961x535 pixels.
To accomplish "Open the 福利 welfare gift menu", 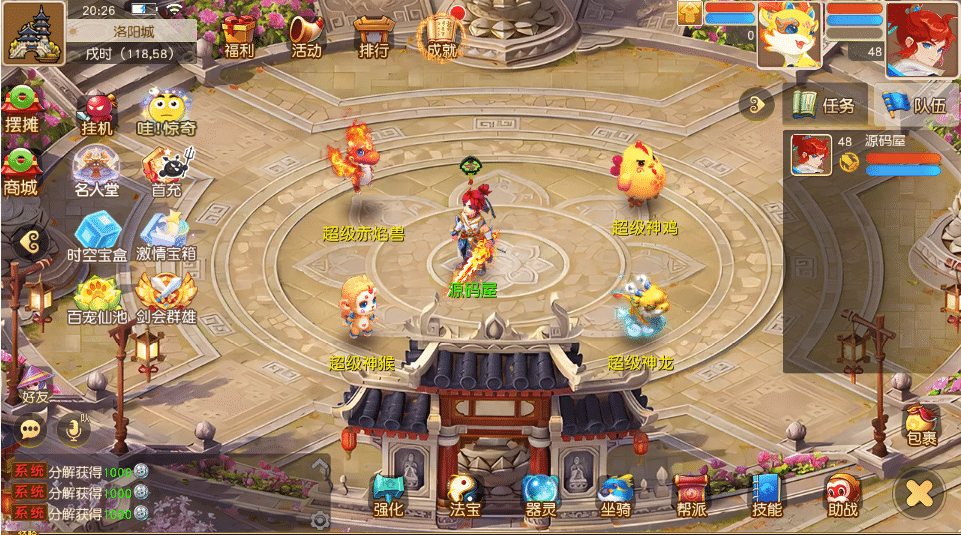I will pyautogui.click(x=239, y=35).
